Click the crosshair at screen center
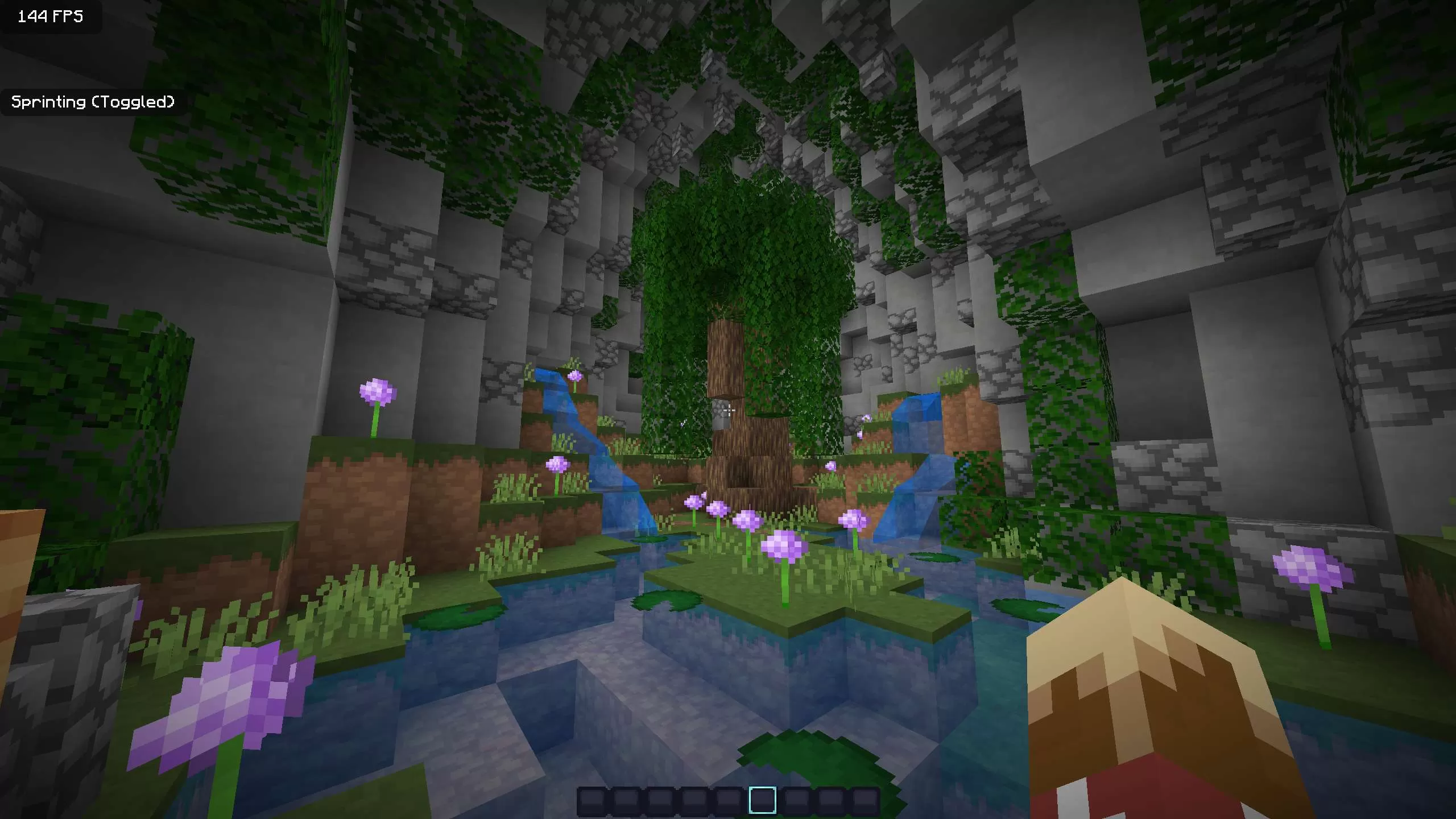 click(x=728, y=409)
